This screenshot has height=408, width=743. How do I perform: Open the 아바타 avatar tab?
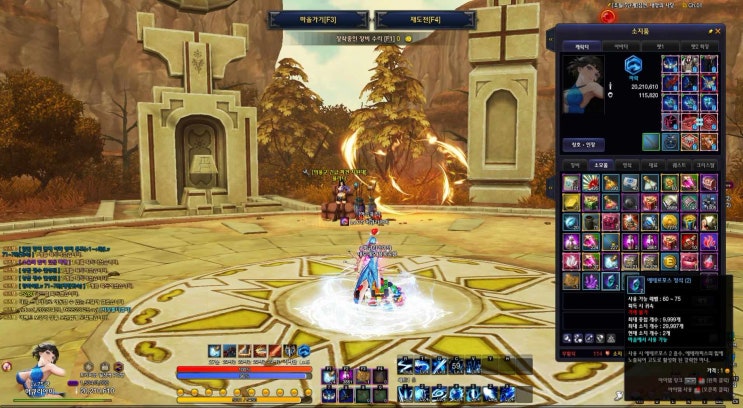click(621, 46)
